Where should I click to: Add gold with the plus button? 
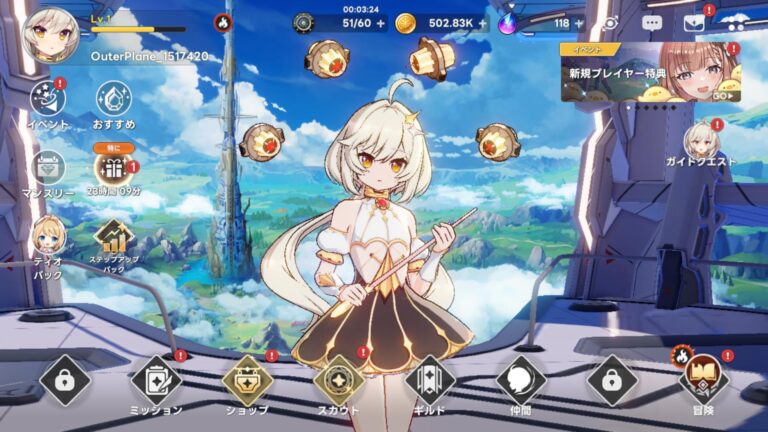point(483,23)
